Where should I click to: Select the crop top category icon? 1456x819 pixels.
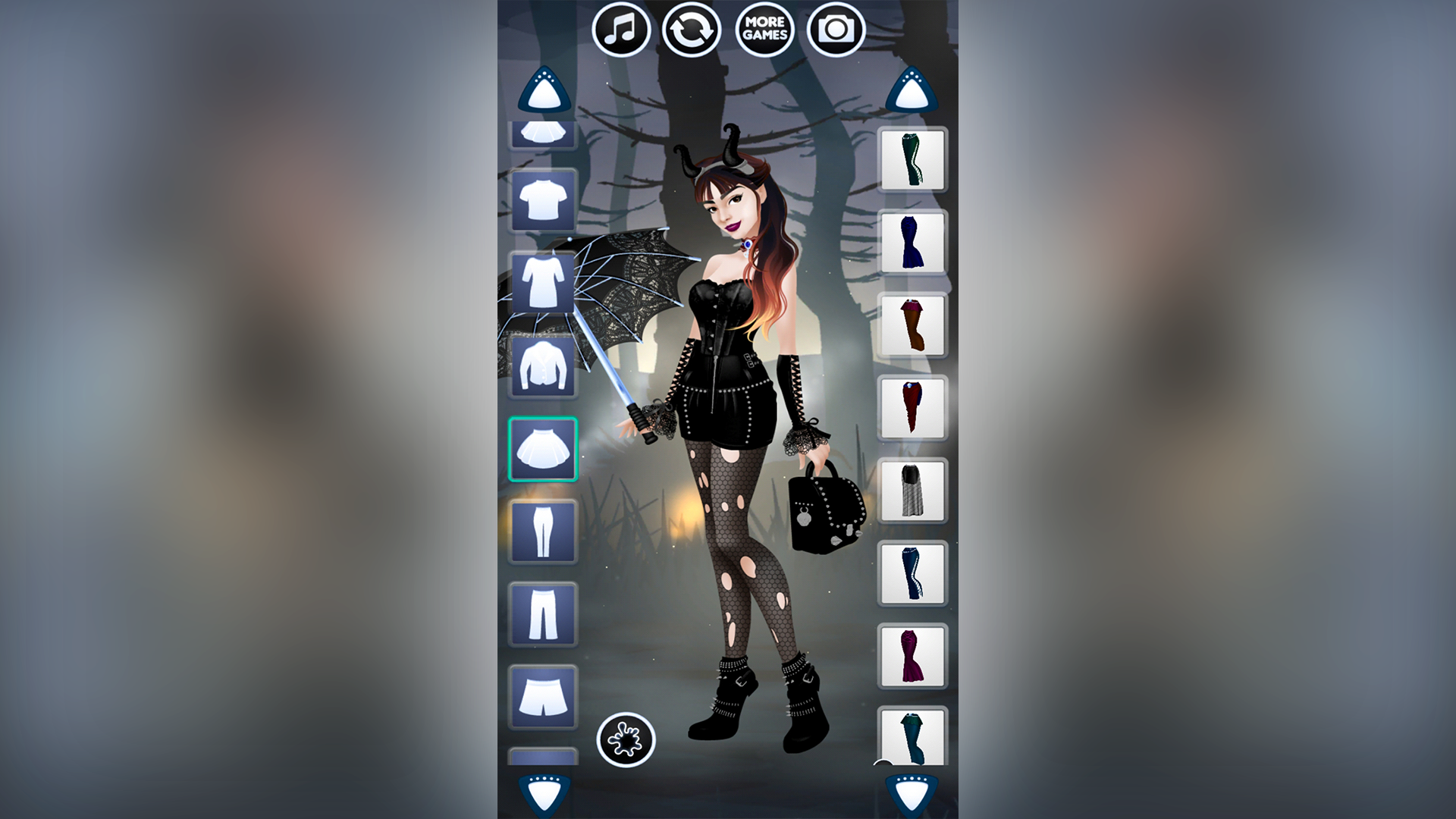[543, 135]
